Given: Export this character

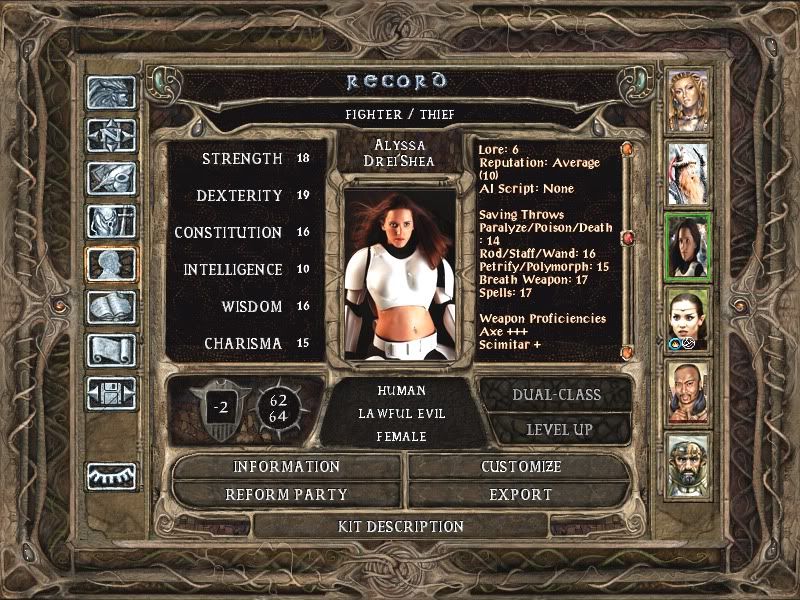Looking at the screenshot, I should pyautogui.click(x=521, y=494).
